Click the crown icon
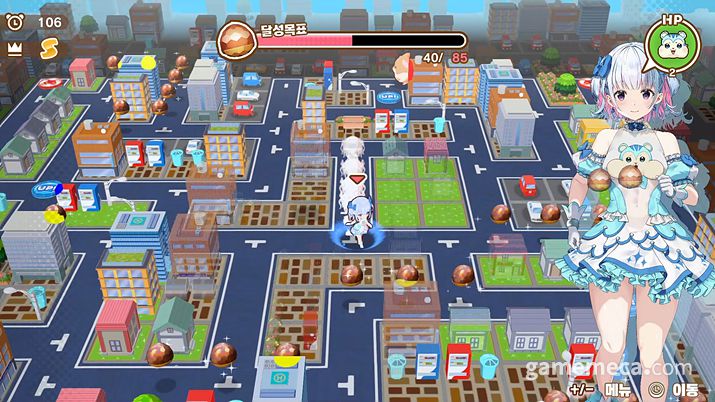Image resolution: width=715 pixels, height=402 pixels. point(15,46)
